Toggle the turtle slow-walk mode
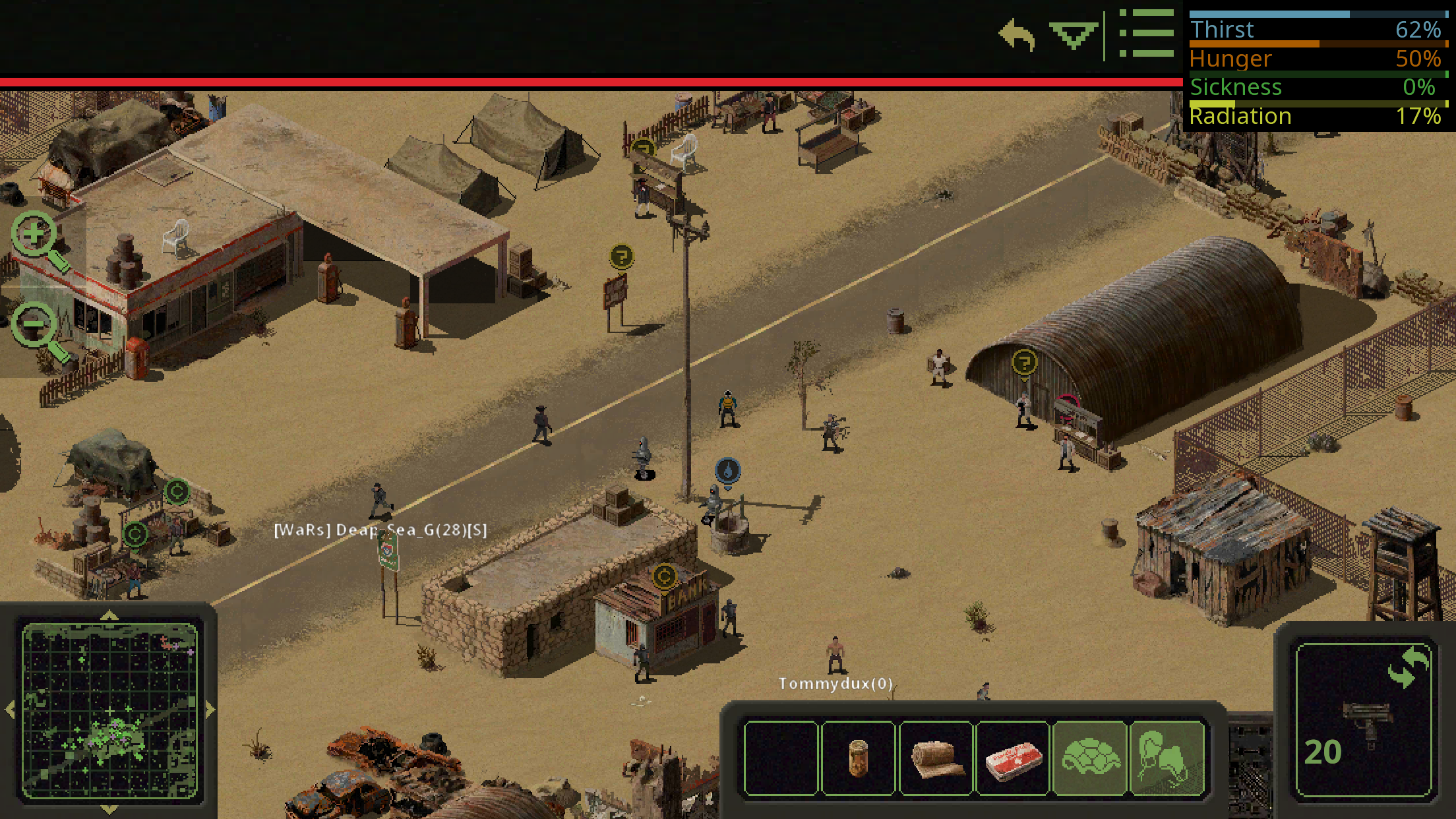The width and height of the screenshot is (1456, 819). click(x=1090, y=758)
